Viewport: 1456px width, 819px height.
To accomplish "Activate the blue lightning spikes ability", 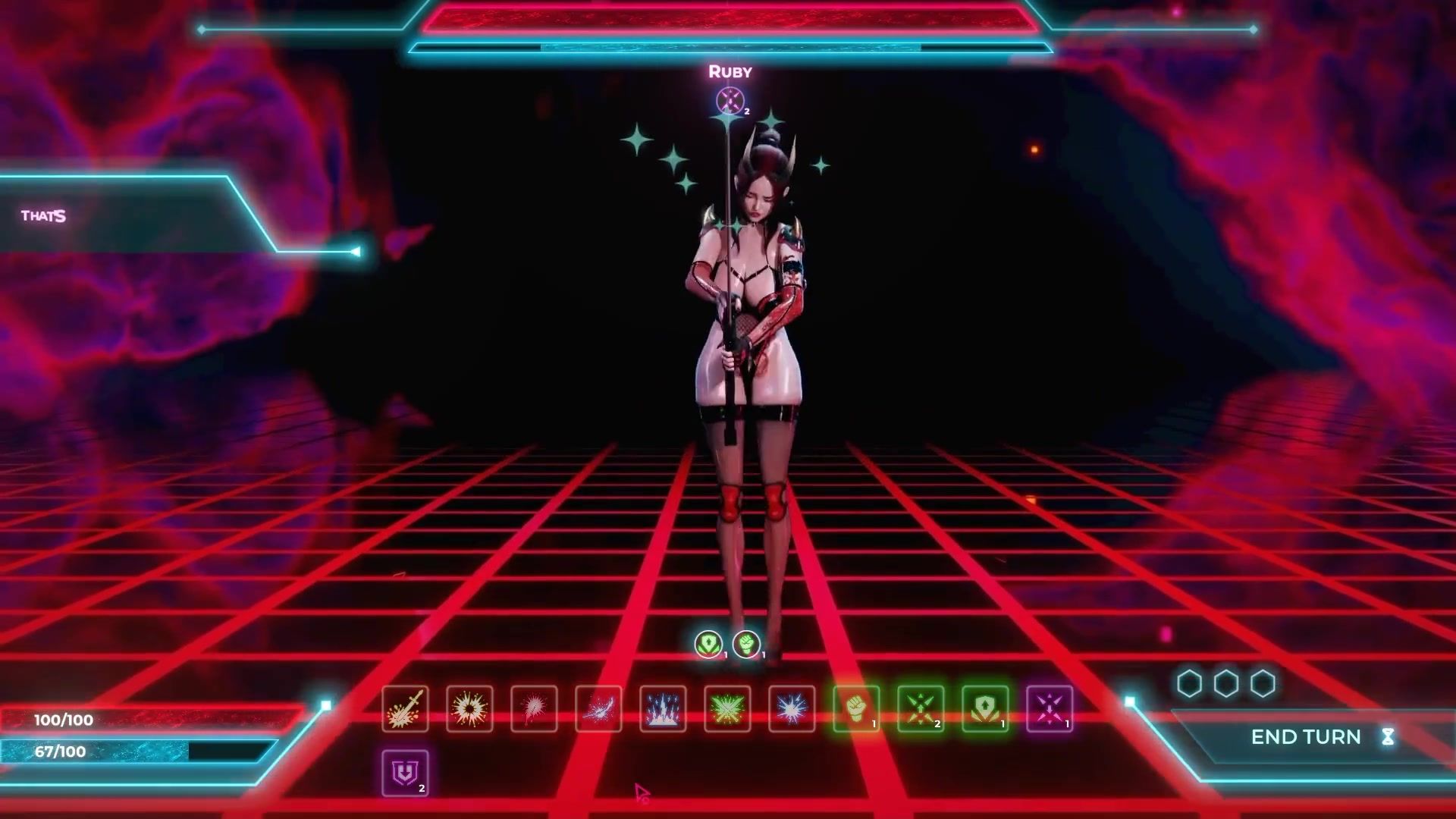I will pyautogui.click(x=663, y=709).
